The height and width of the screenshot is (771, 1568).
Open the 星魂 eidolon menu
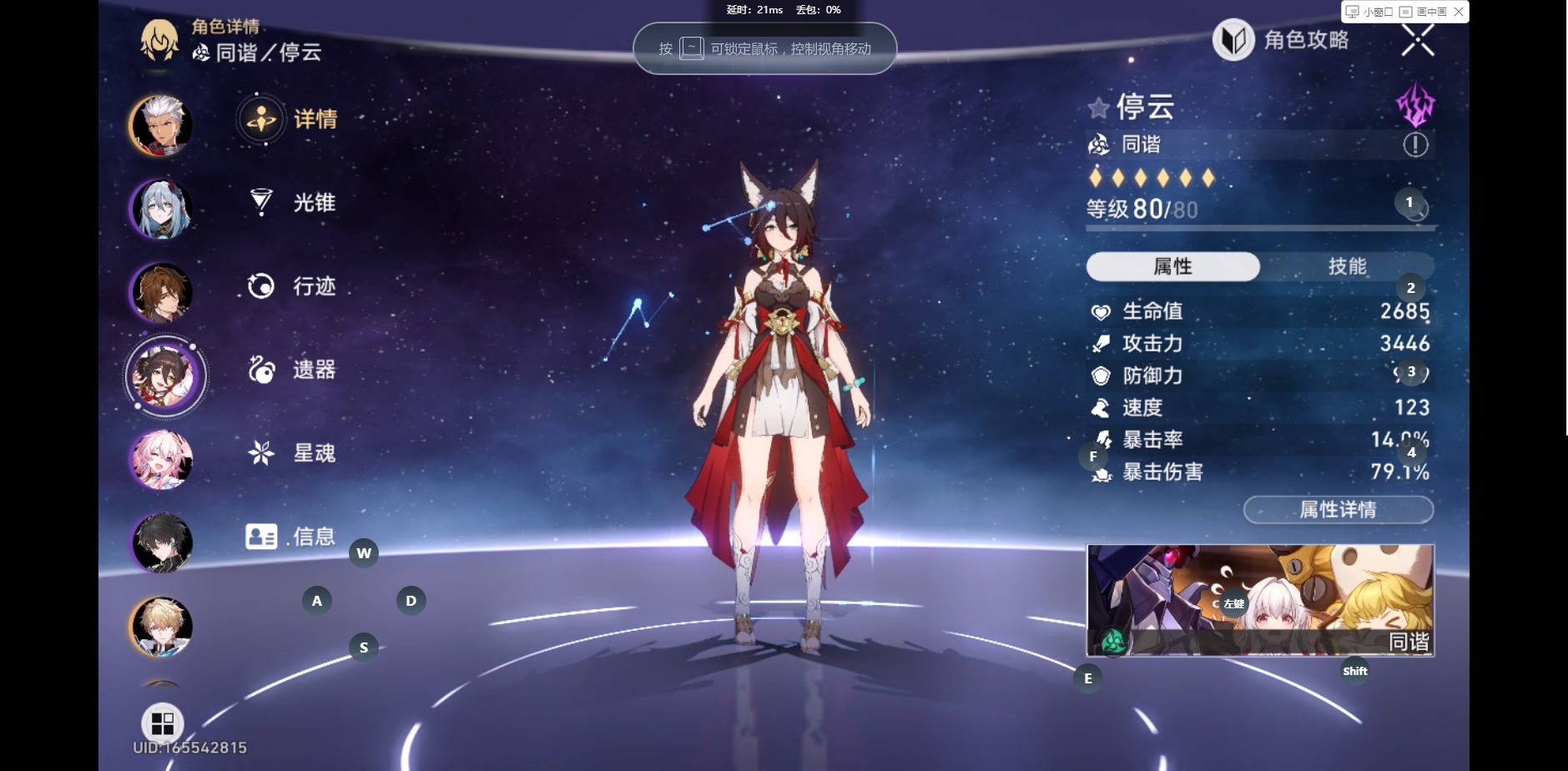293,453
